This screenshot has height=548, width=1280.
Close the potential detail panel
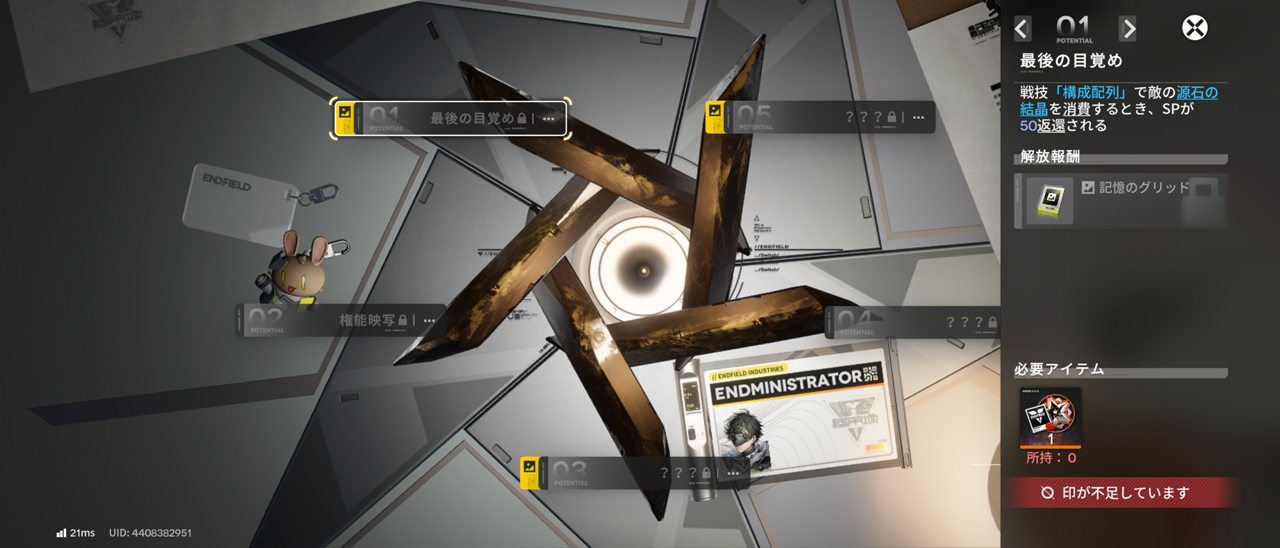pyautogui.click(x=1195, y=28)
